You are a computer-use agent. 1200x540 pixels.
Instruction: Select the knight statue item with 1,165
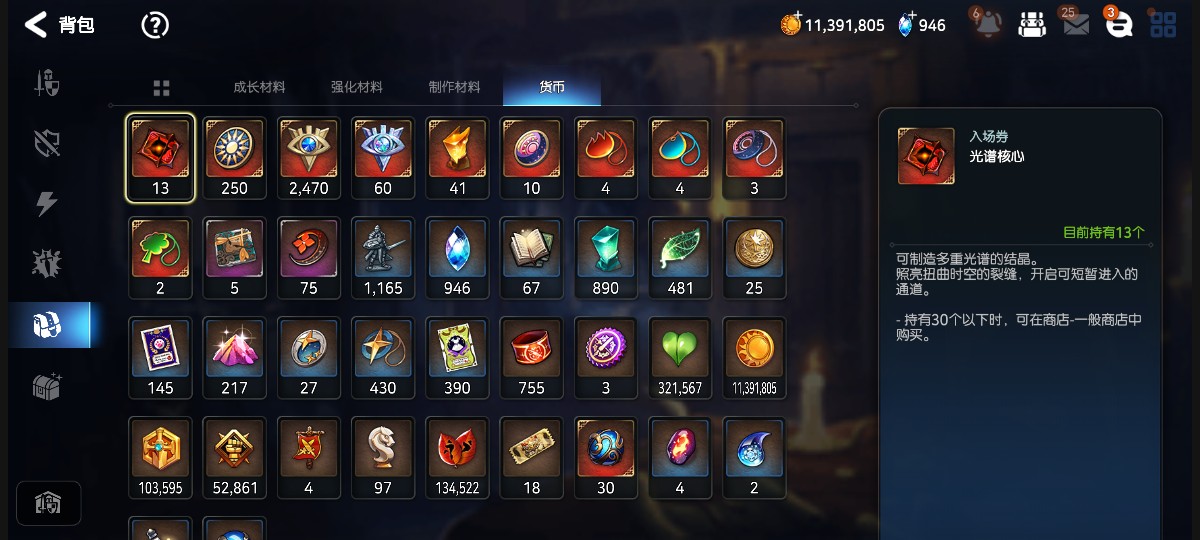point(383,258)
